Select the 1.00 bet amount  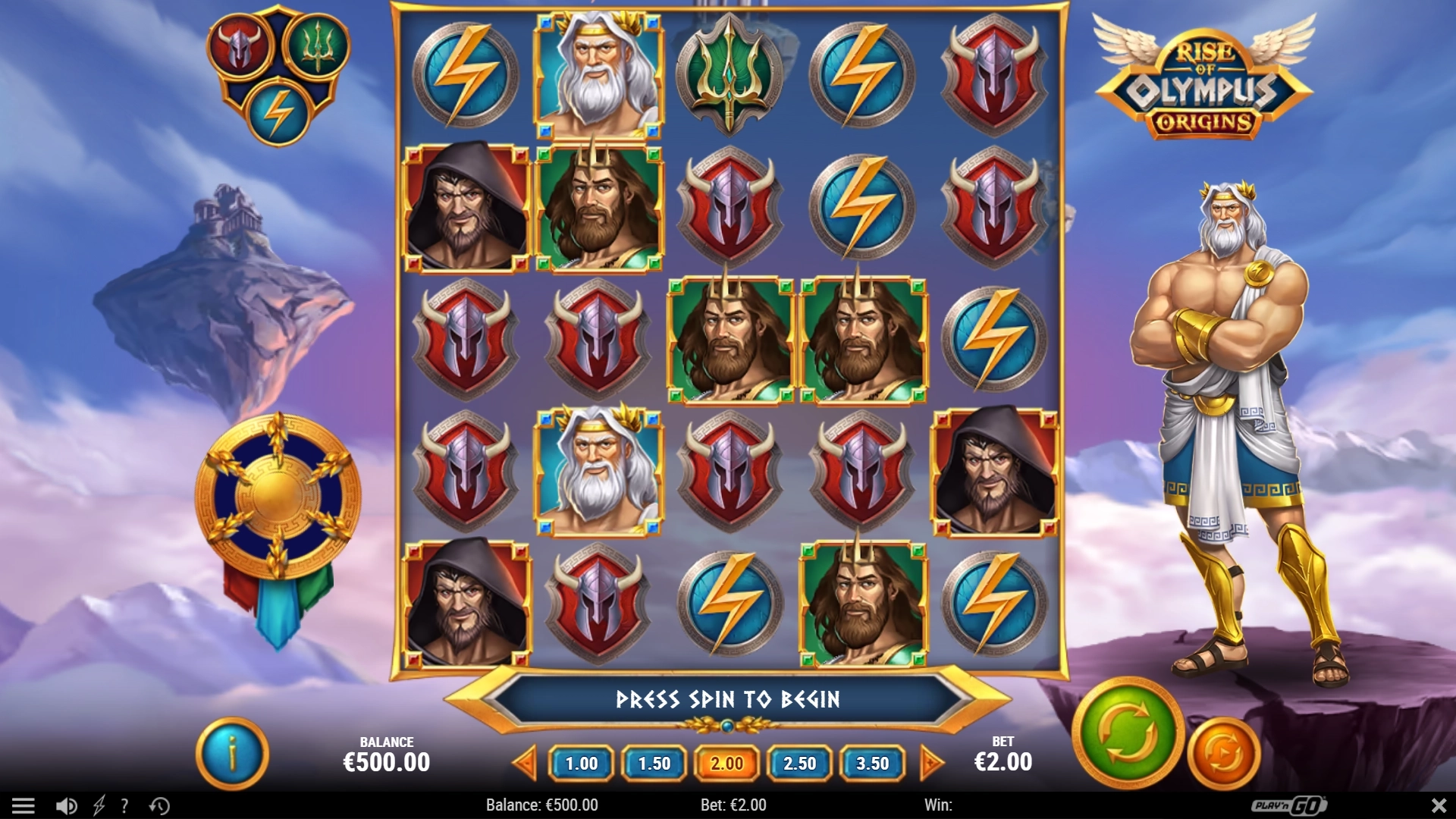582,764
